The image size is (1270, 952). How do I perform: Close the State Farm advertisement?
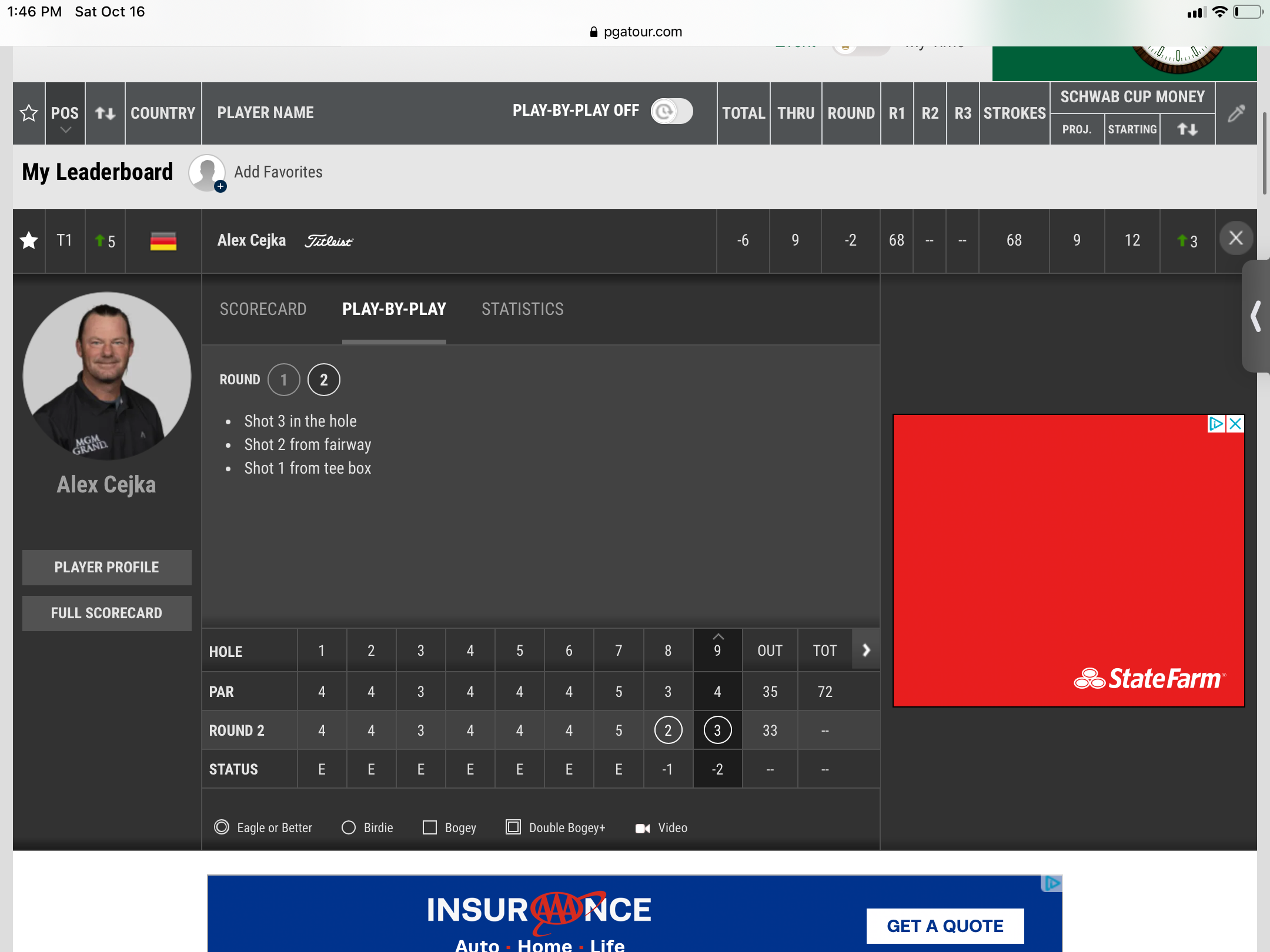(x=1235, y=424)
